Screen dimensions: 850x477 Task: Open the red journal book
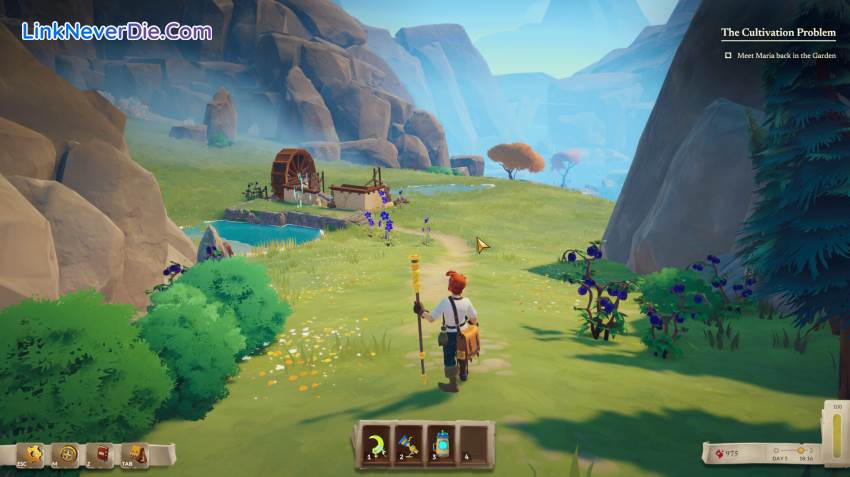coord(100,455)
